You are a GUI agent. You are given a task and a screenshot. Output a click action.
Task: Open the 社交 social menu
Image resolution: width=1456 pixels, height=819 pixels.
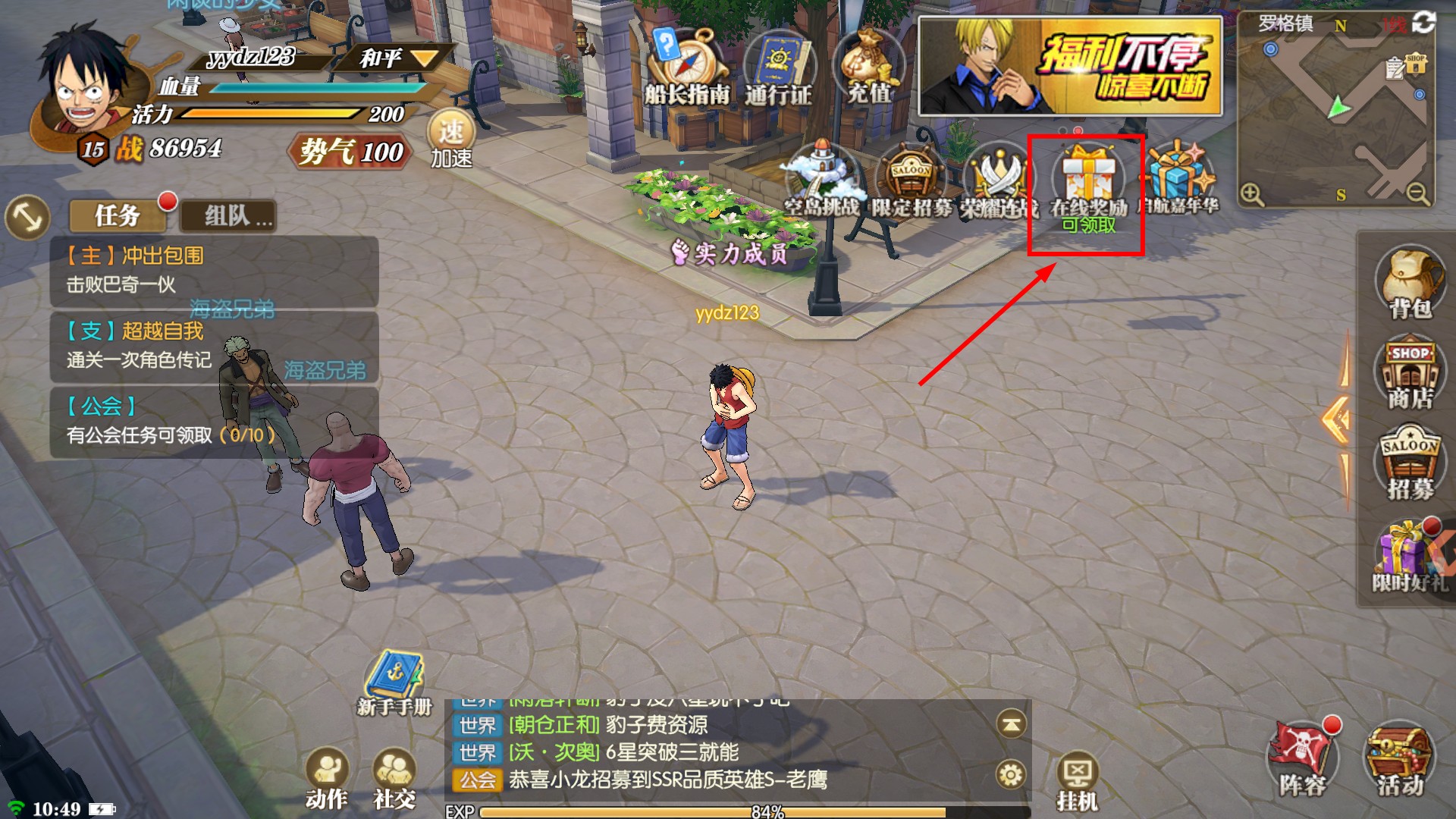394,778
